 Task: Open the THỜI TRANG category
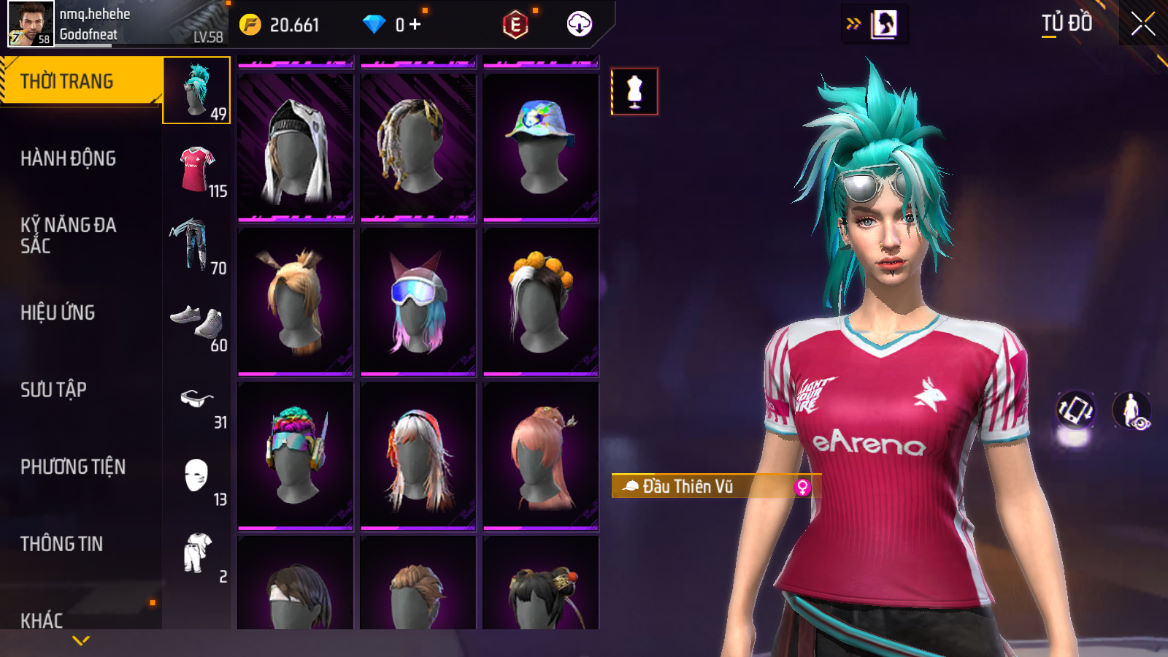click(x=68, y=82)
